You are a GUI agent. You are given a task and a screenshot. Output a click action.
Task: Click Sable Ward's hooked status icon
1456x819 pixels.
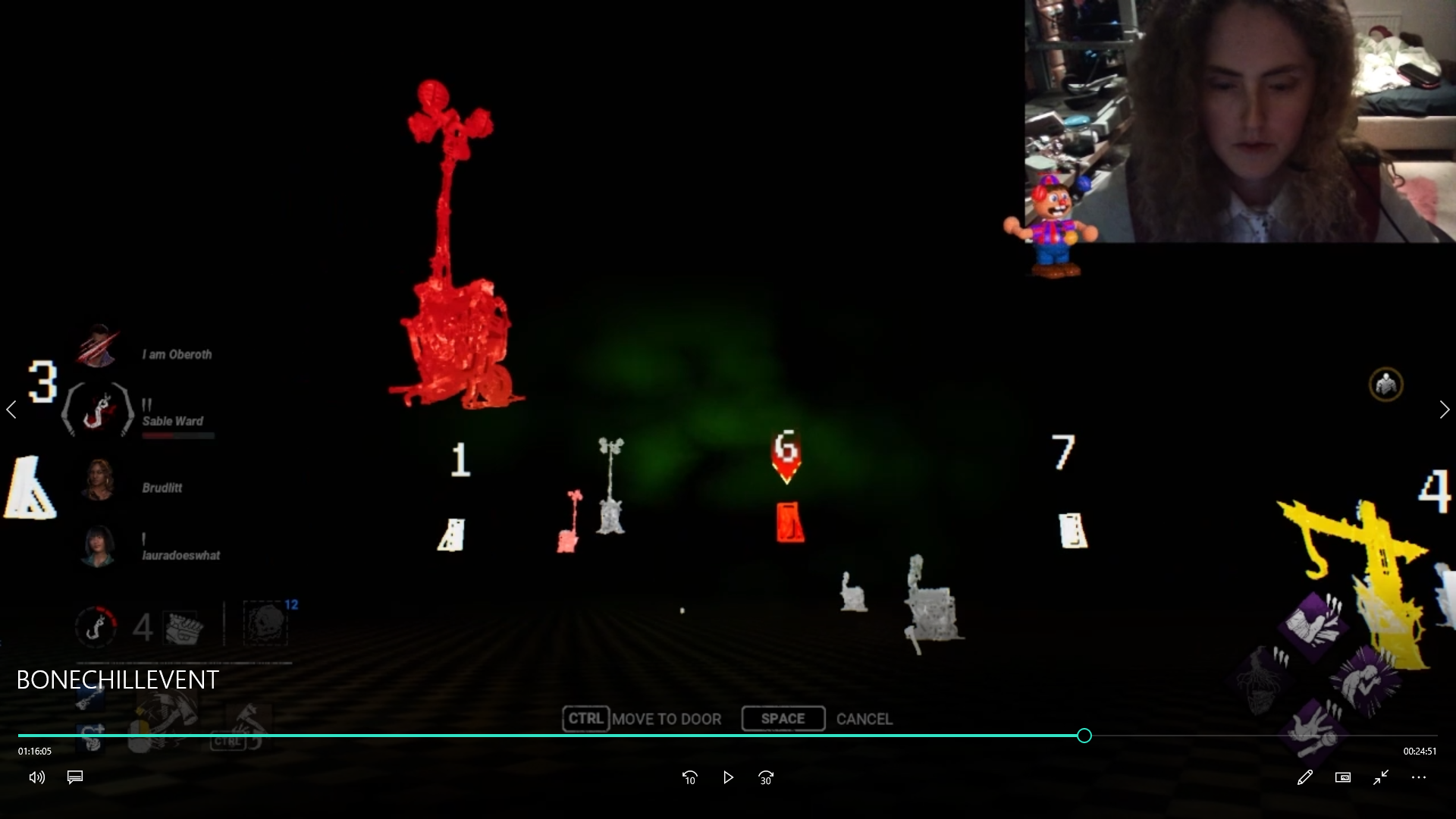click(97, 410)
